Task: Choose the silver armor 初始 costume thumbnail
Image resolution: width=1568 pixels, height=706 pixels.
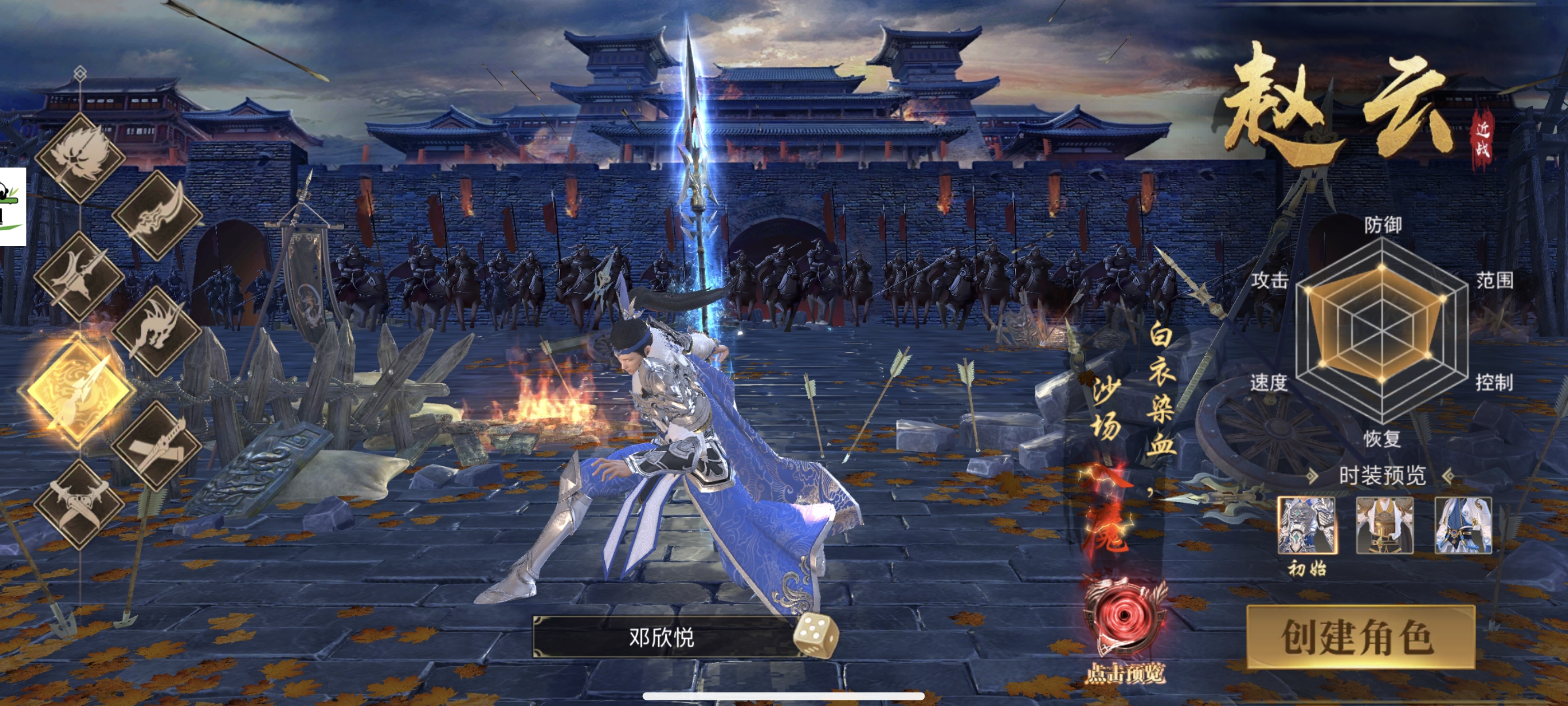Action: [1306, 525]
